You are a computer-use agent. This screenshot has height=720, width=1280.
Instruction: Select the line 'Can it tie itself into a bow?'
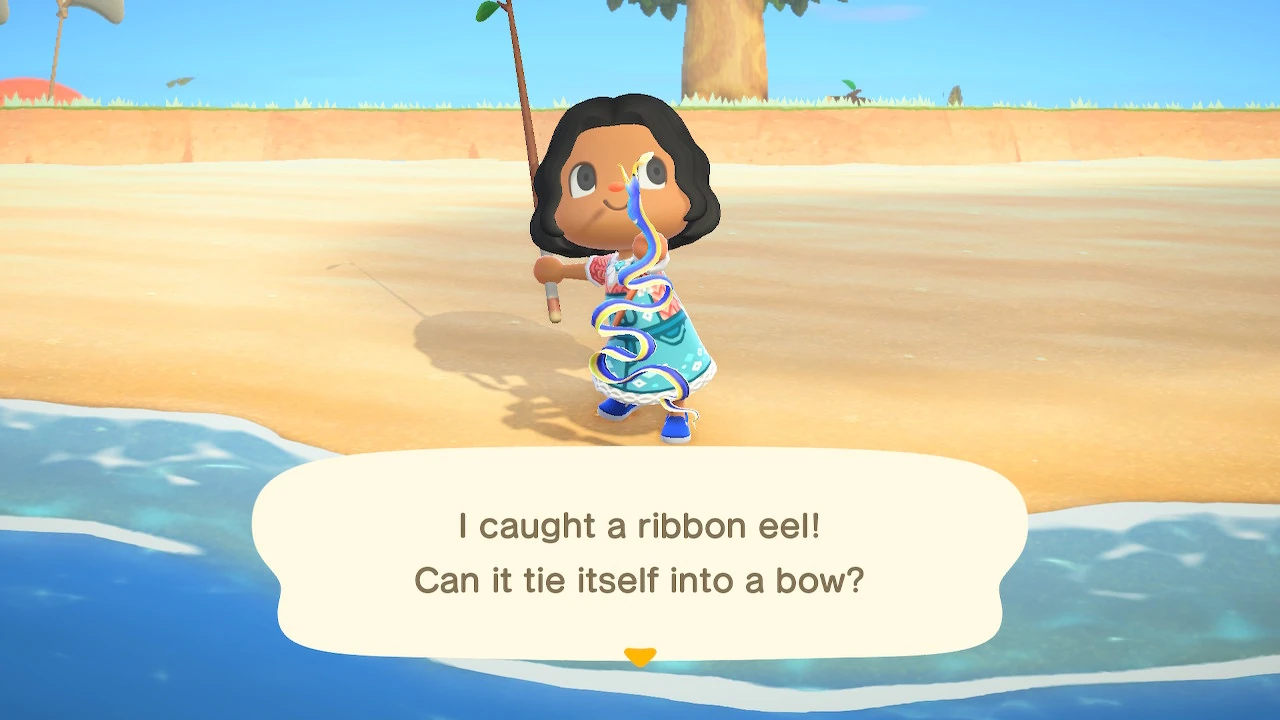(640, 580)
